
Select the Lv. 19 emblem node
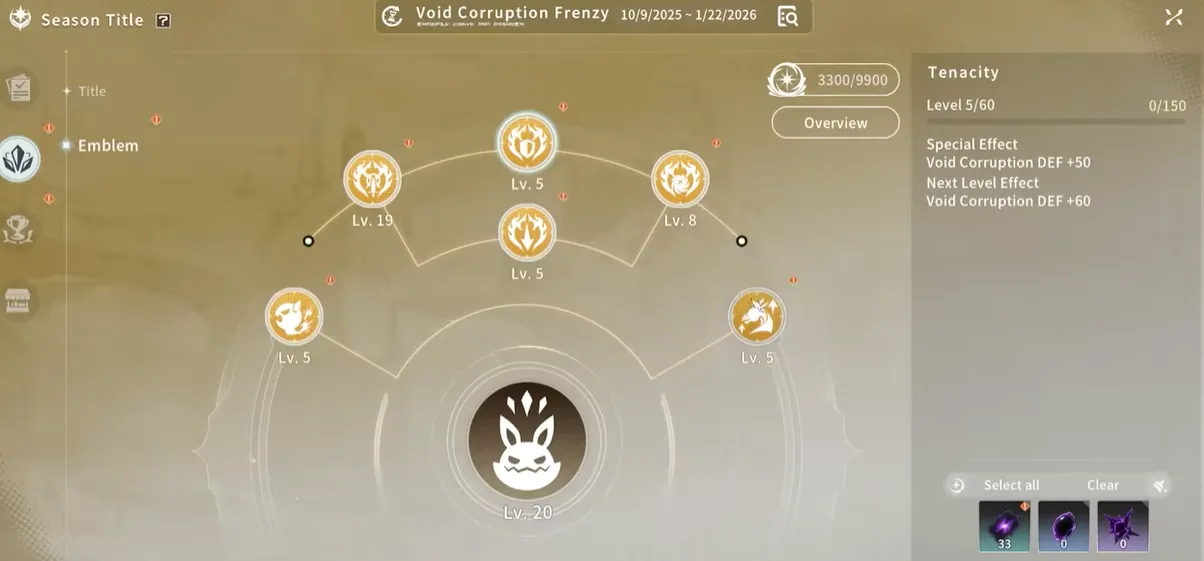point(372,180)
